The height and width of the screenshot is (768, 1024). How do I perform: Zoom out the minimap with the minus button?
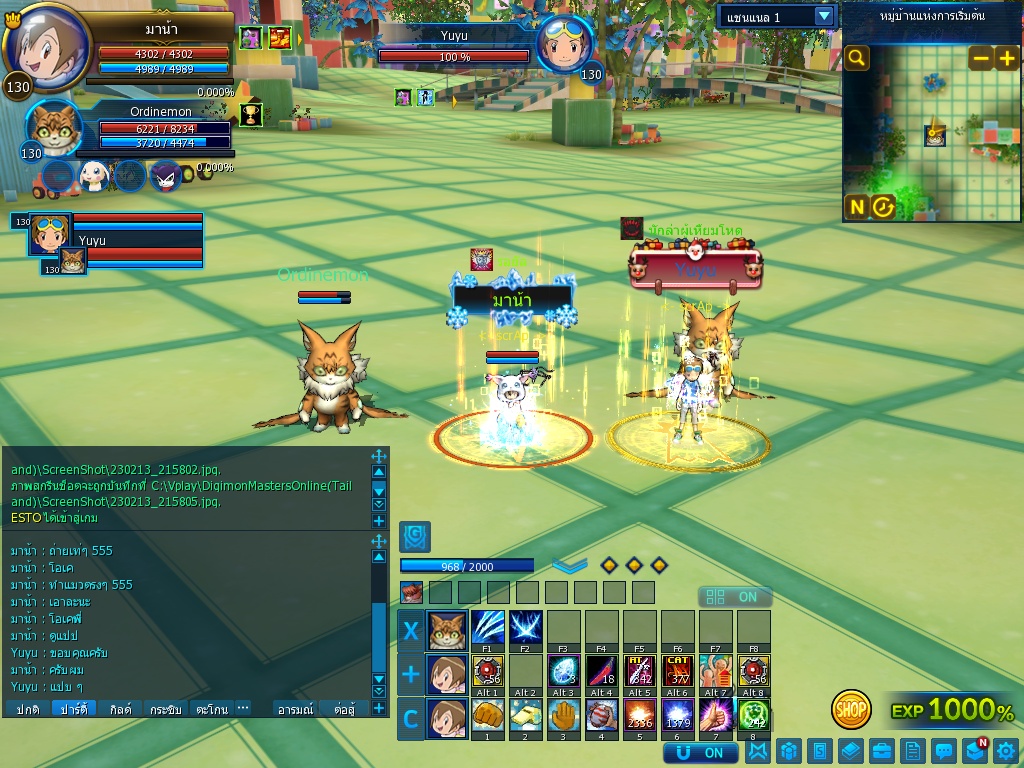pos(981,58)
